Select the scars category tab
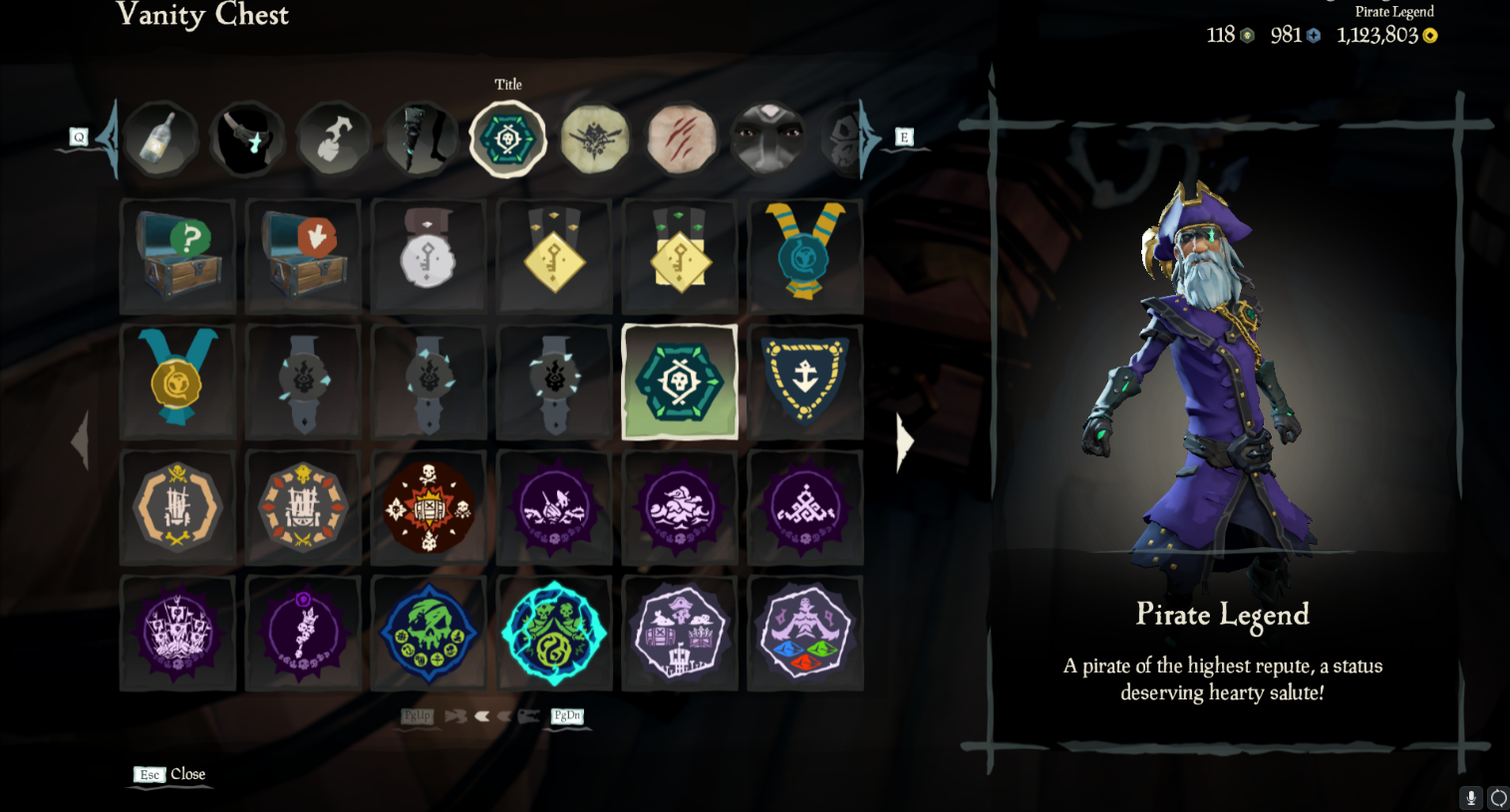Image resolution: width=1510 pixels, height=812 pixels. pyautogui.click(x=682, y=138)
